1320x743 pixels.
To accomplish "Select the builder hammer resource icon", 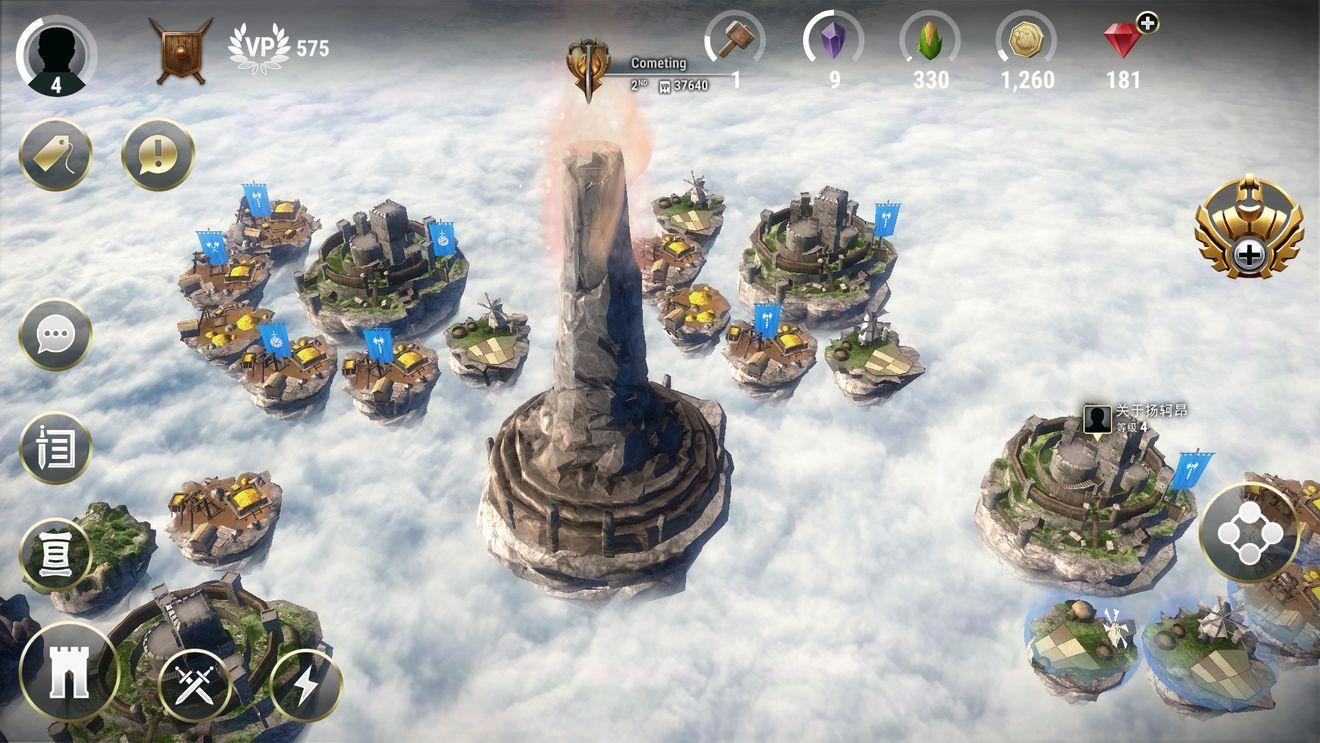I will tap(735, 42).
